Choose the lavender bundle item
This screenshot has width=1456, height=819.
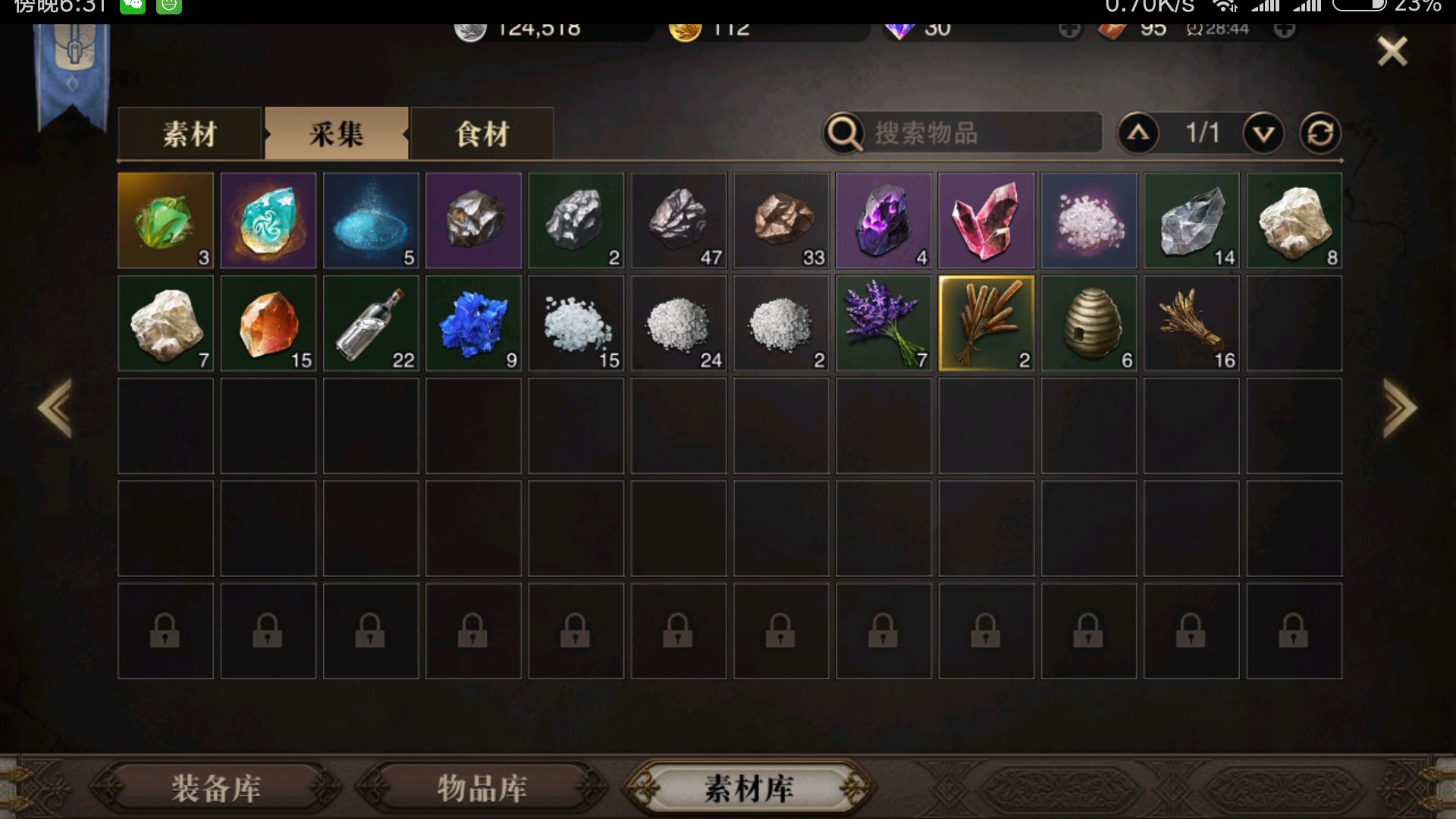tap(883, 324)
